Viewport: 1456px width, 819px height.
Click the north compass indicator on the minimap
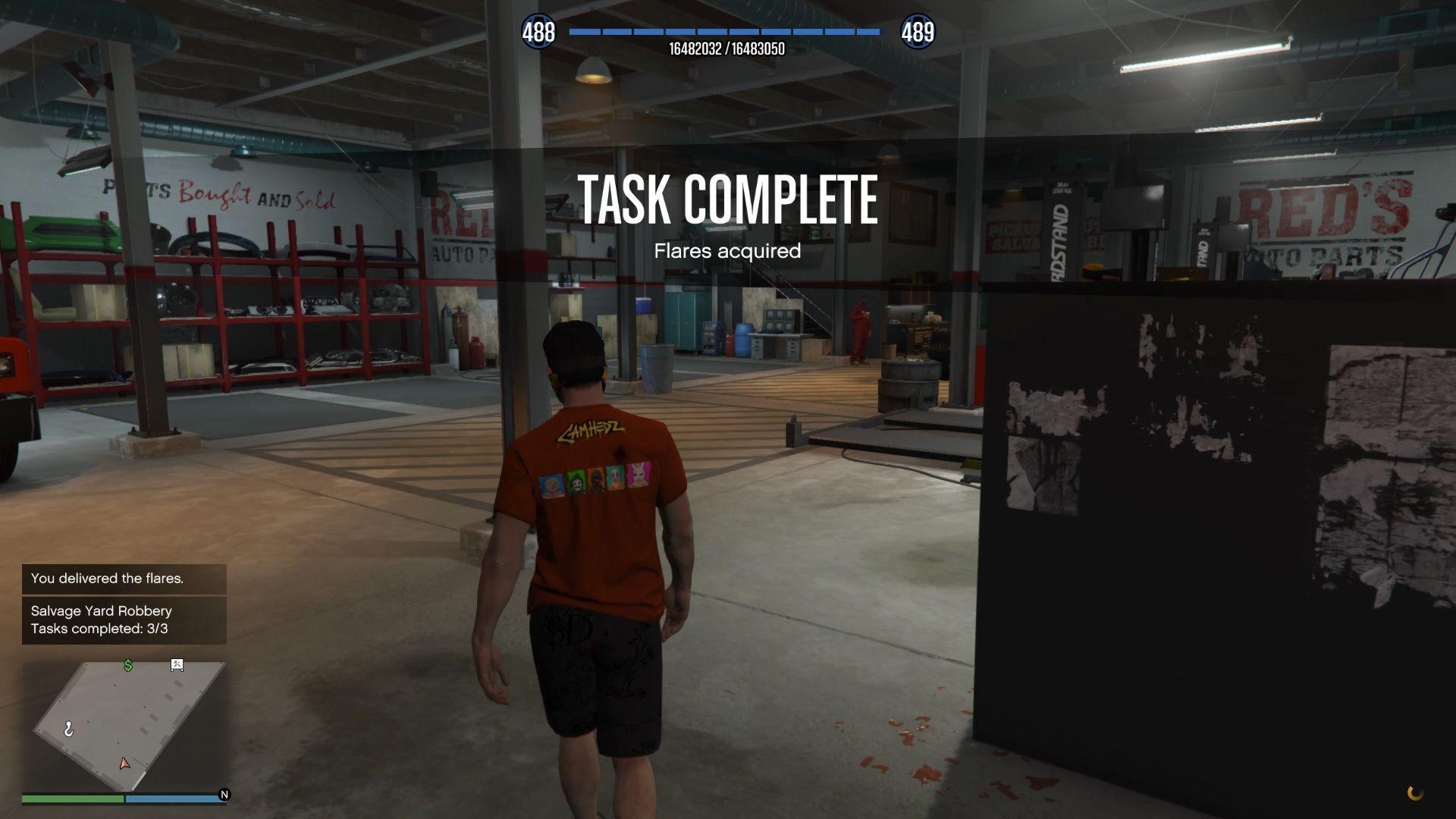click(x=223, y=793)
